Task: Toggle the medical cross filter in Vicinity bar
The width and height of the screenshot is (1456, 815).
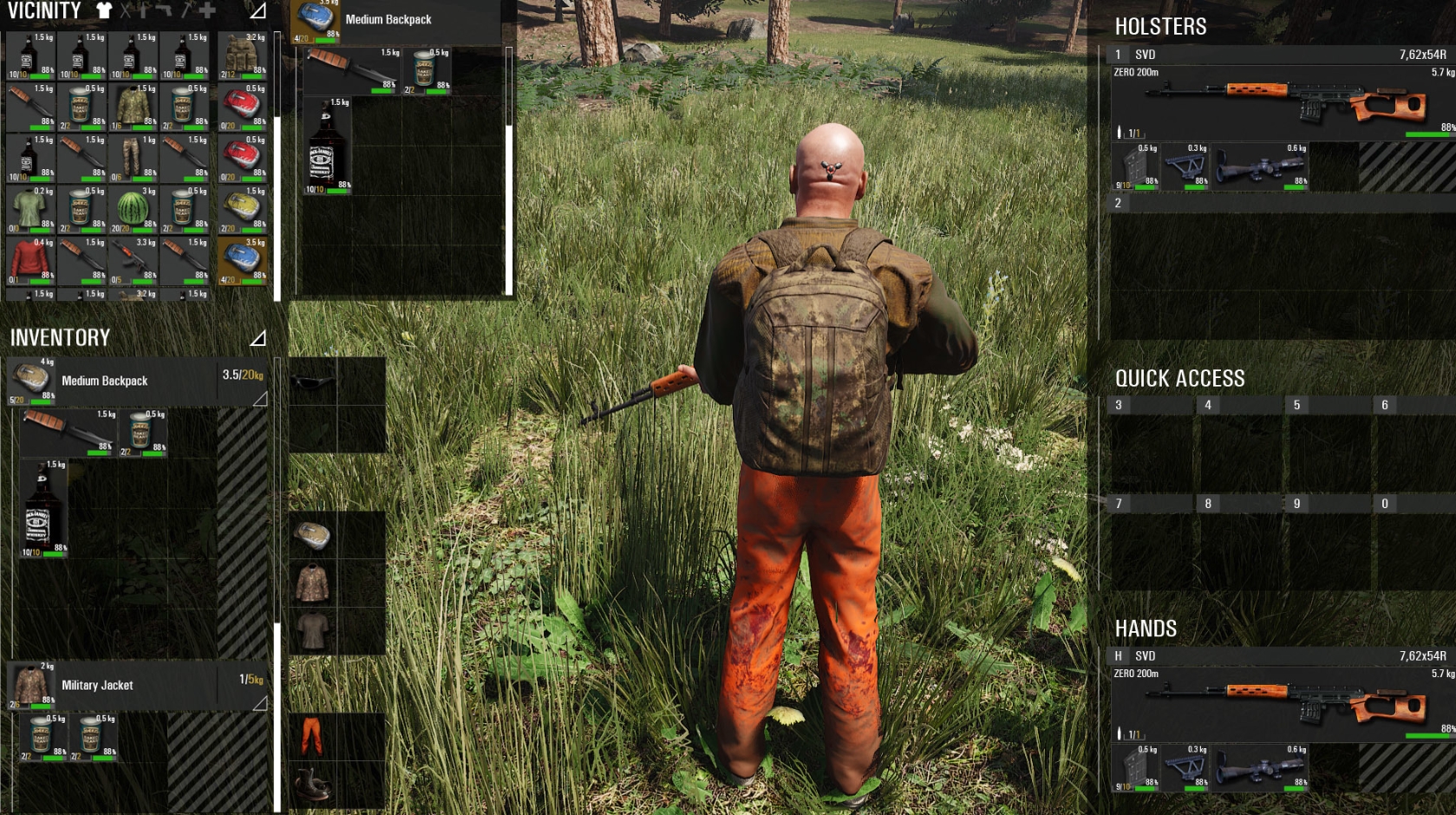Action: click(206, 10)
